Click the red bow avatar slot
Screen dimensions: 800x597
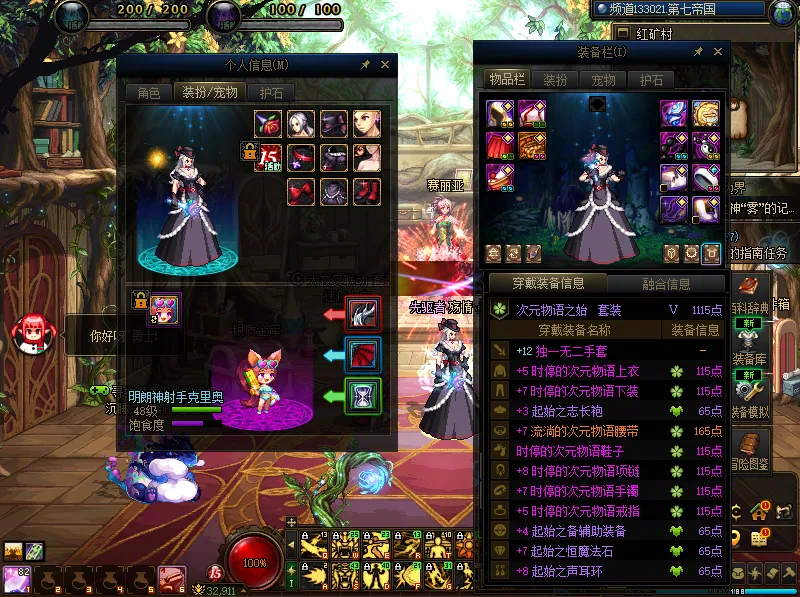[x=301, y=189]
